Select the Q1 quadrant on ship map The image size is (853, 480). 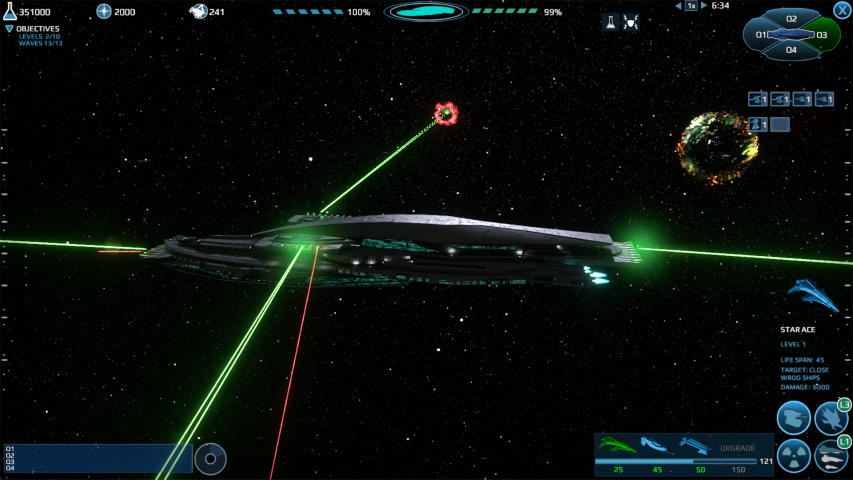click(762, 35)
